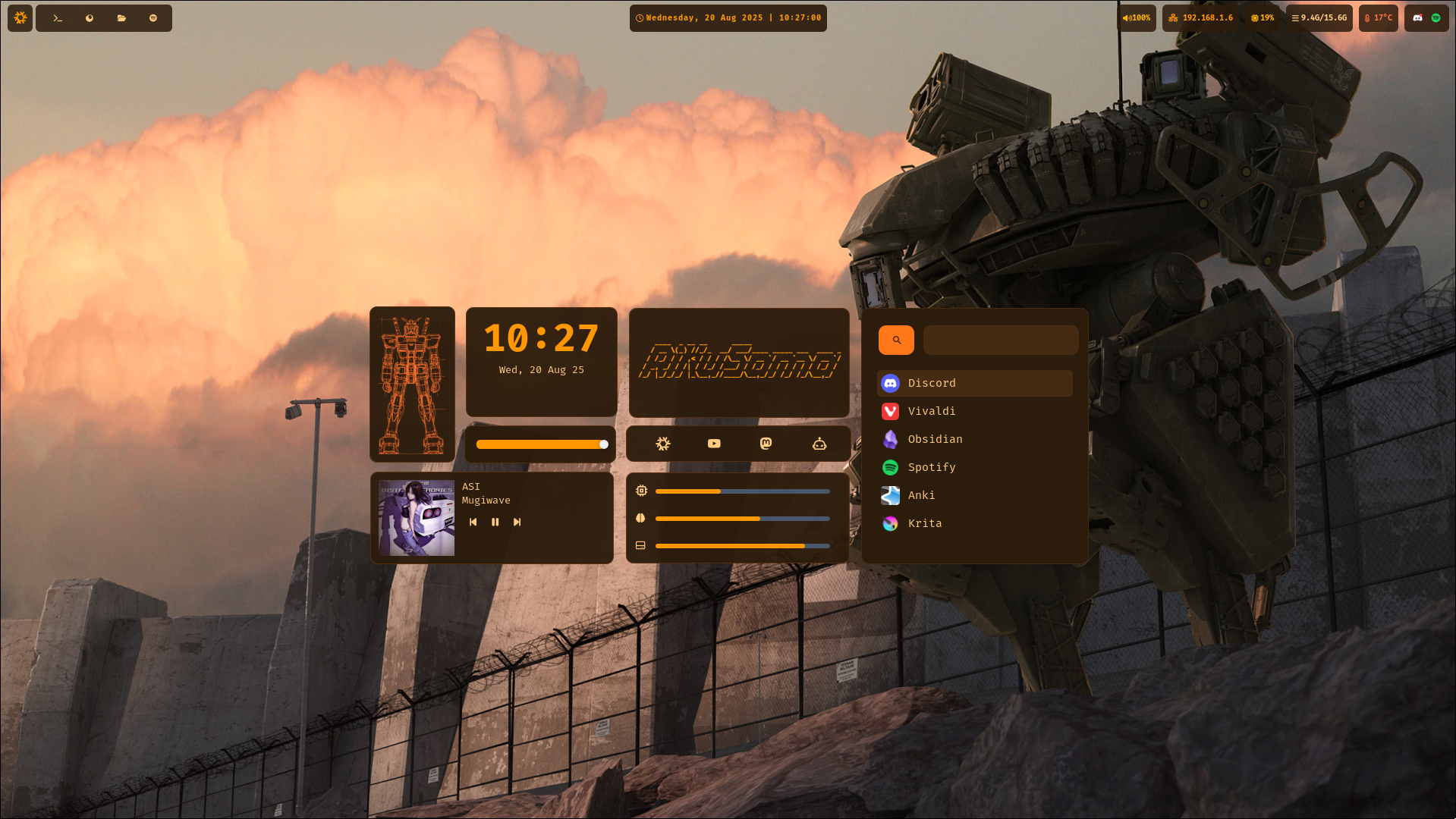
Task: Click the volume 100% indicator in top bar
Action: click(1137, 17)
